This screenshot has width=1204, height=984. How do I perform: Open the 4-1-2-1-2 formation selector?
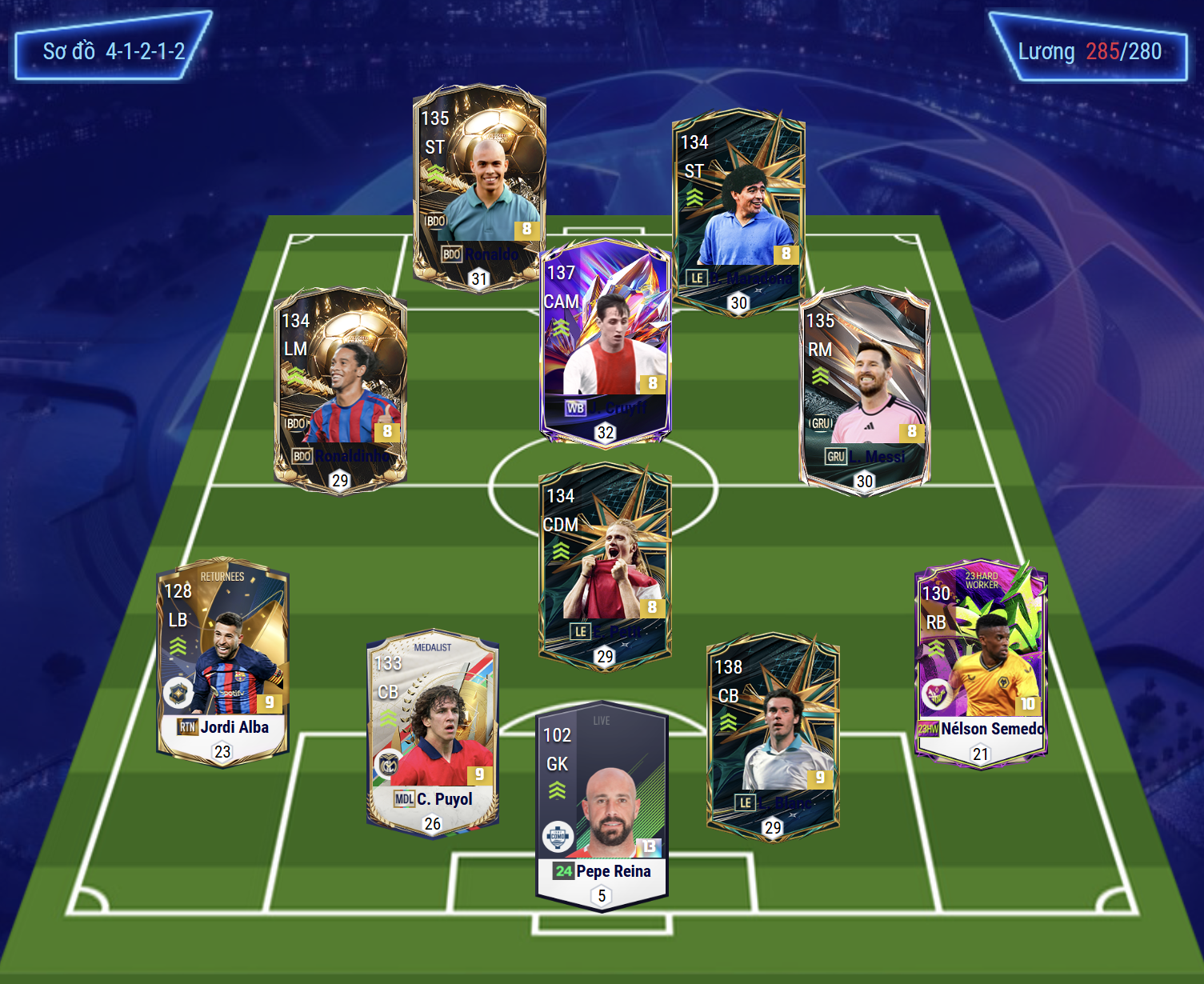tap(113, 52)
